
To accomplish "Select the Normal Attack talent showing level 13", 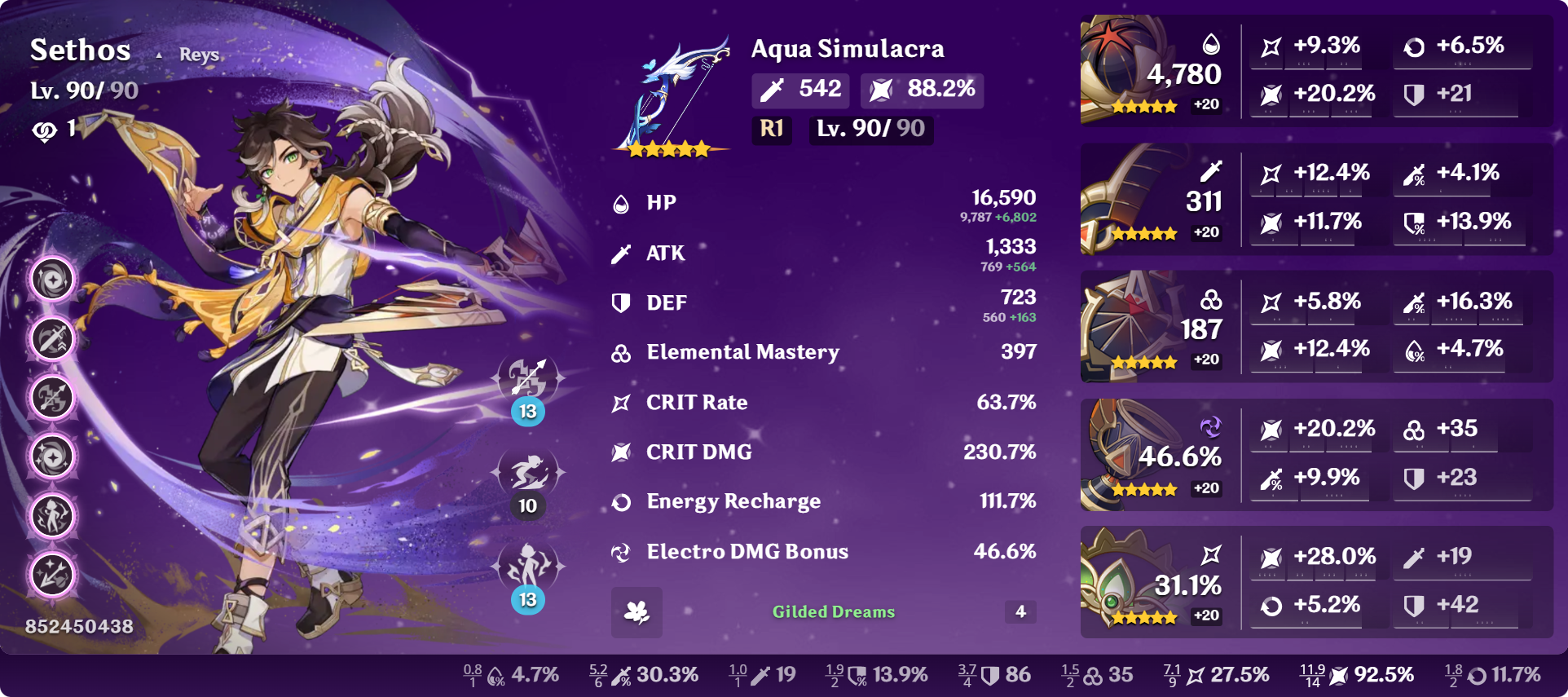I will click(x=528, y=377).
